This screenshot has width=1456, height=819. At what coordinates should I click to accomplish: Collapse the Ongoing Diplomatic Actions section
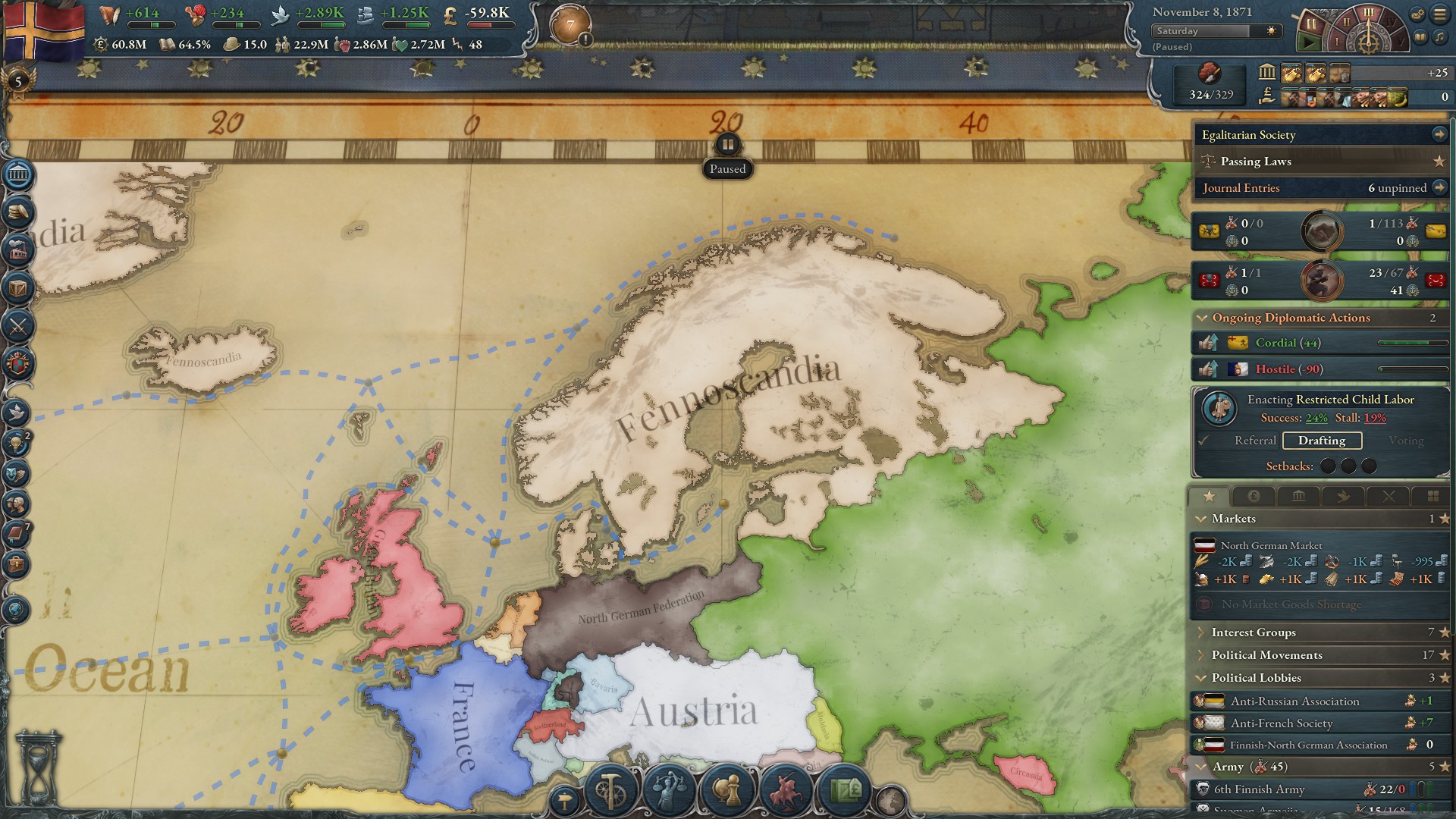pos(1204,318)
